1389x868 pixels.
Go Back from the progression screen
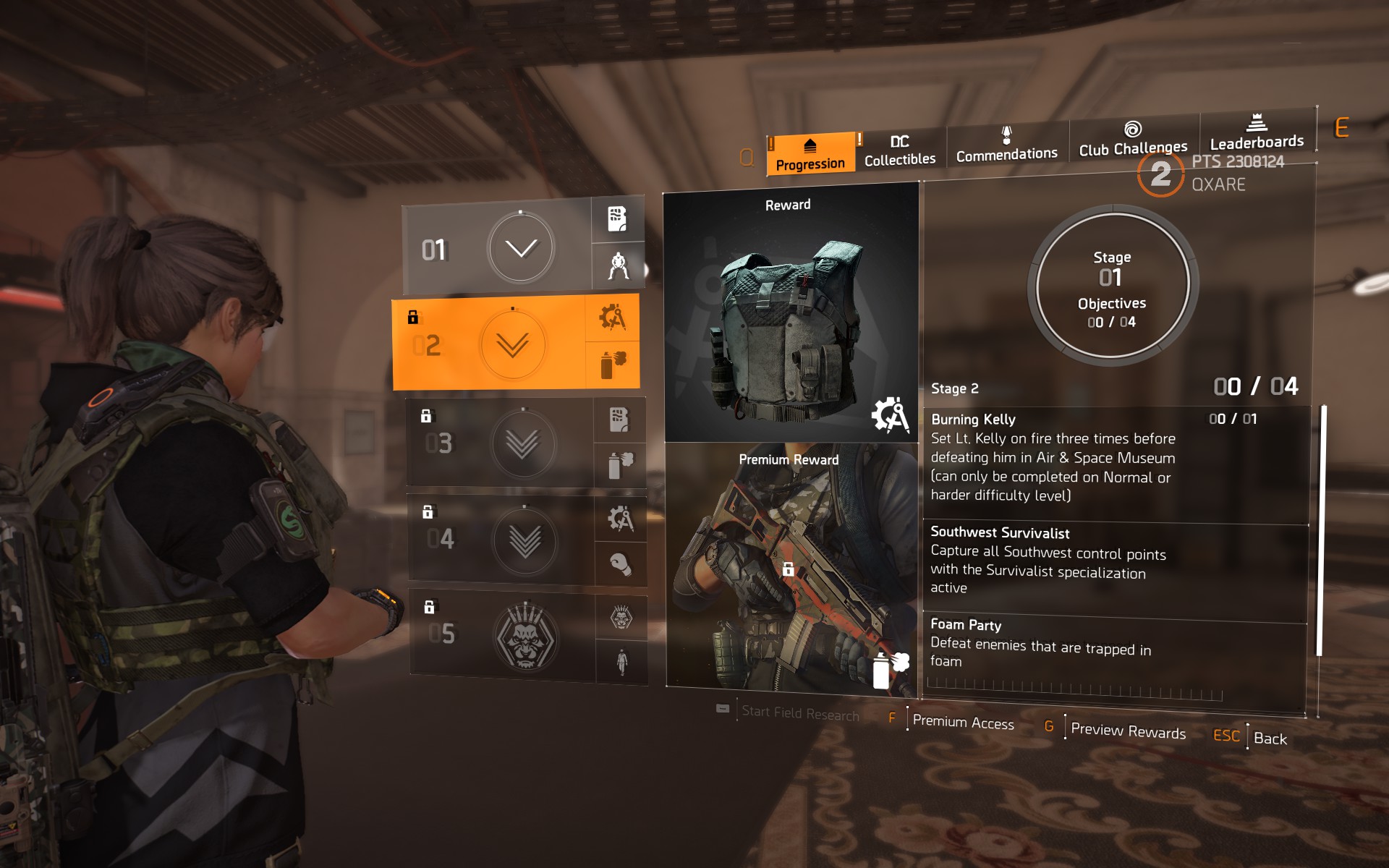coord(1270,739)
